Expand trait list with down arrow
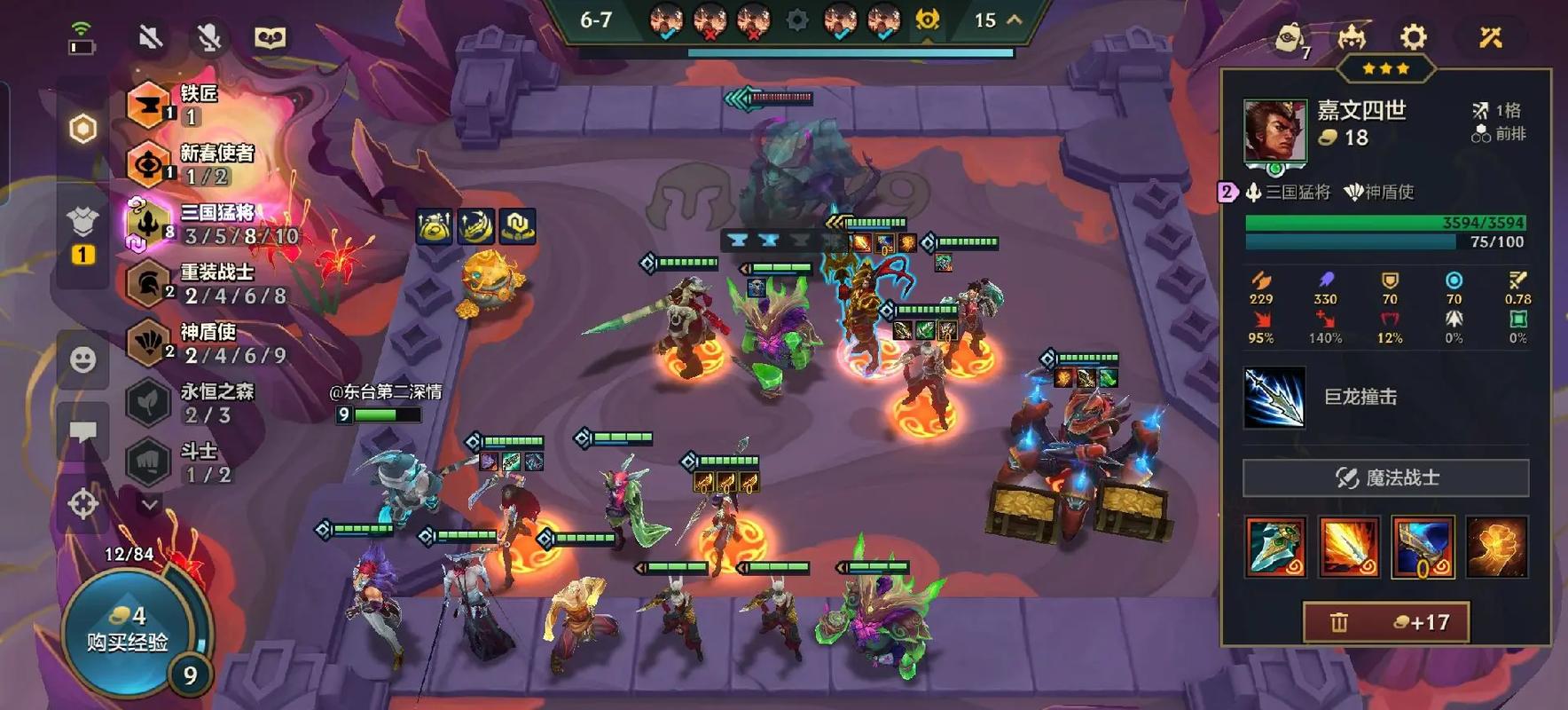This screenshot has height=710, width=1568. pyautogui.click(x=149, y=504)
